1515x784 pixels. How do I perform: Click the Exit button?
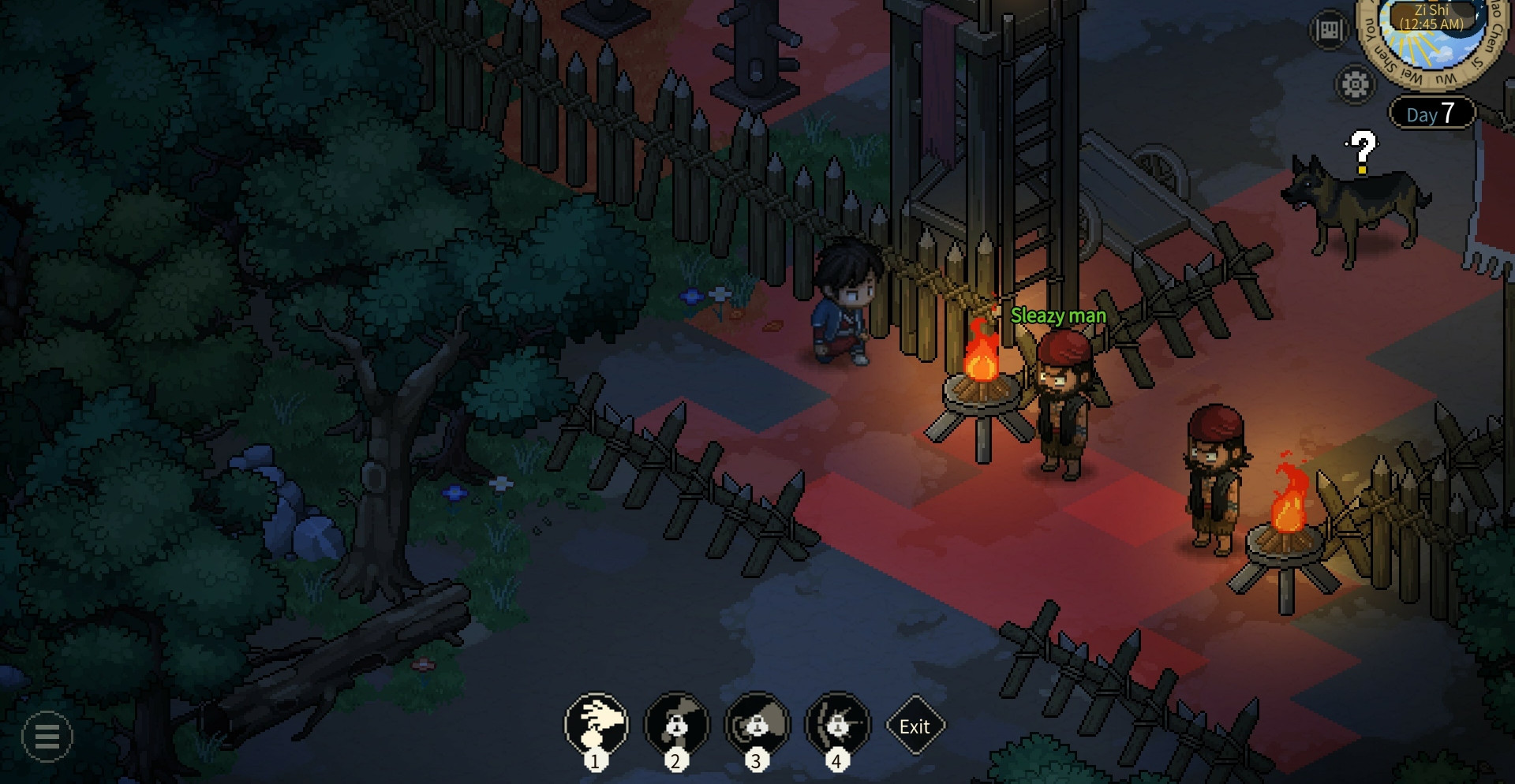tap(915, 726)
